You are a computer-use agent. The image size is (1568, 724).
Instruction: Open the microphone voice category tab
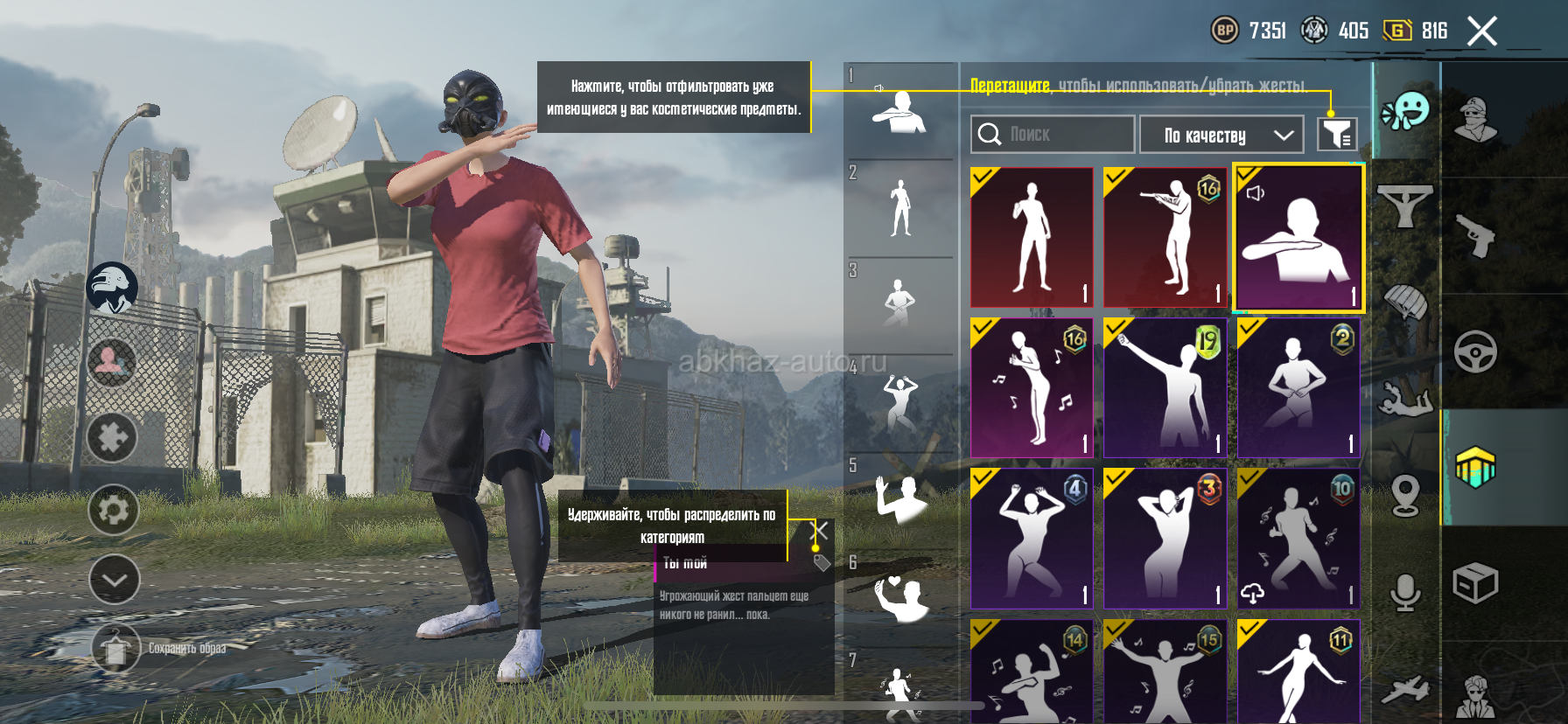(1405, 592)
